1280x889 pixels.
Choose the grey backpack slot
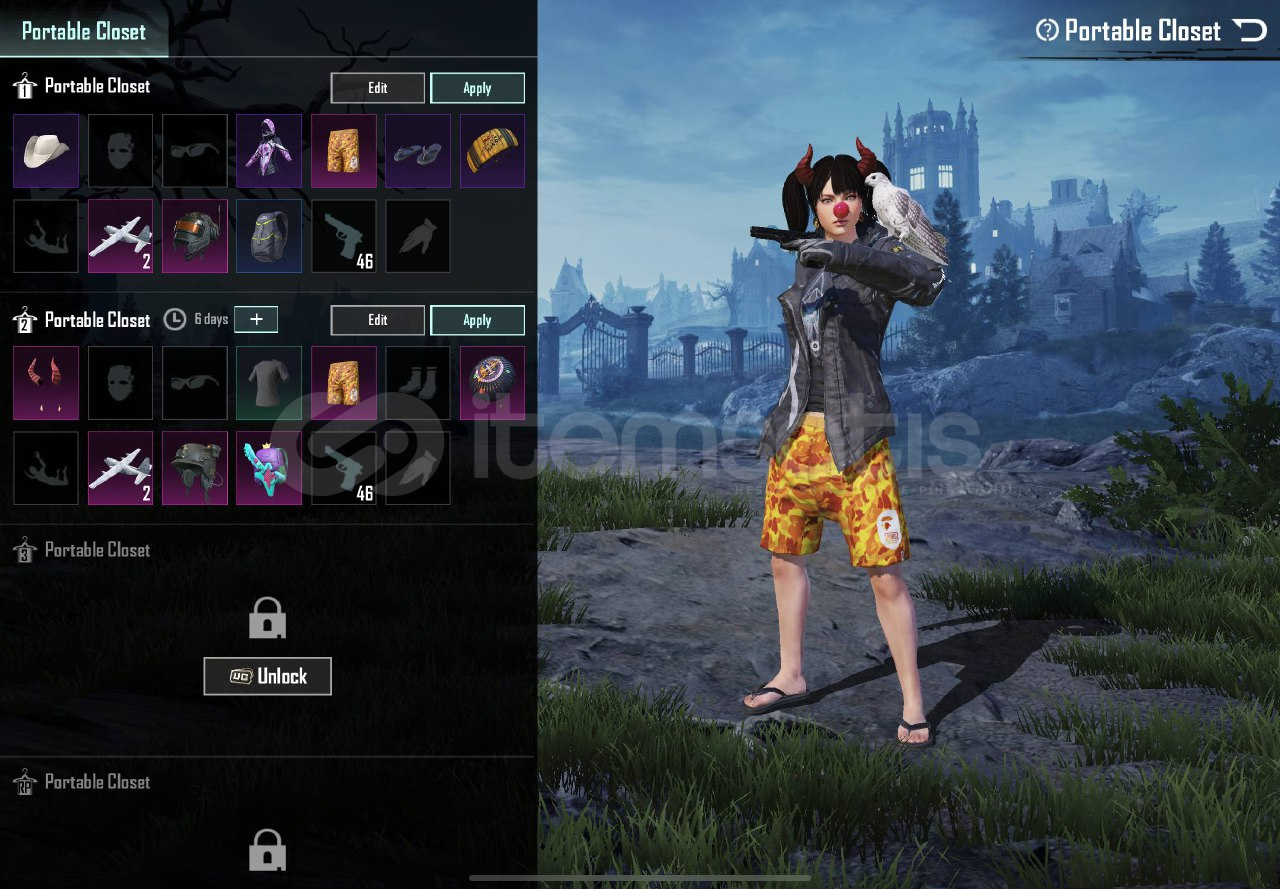[x=269, y=236]
